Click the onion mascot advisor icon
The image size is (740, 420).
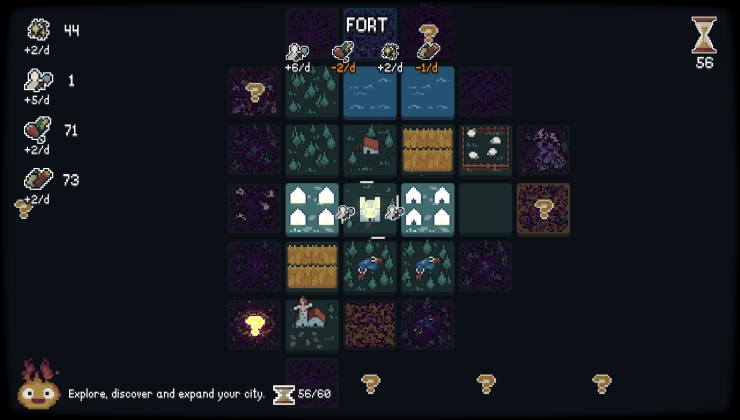tap(39, 387)
